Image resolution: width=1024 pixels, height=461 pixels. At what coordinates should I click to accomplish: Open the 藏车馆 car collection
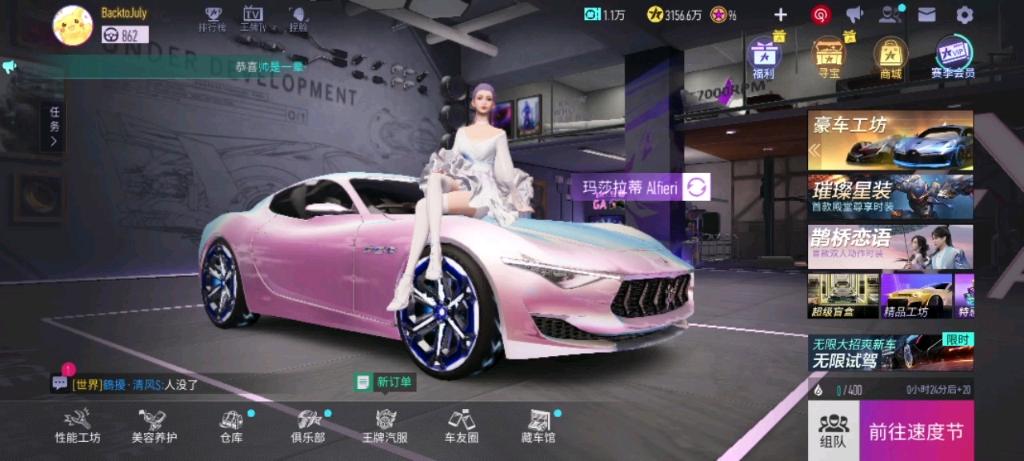(540, 425)
